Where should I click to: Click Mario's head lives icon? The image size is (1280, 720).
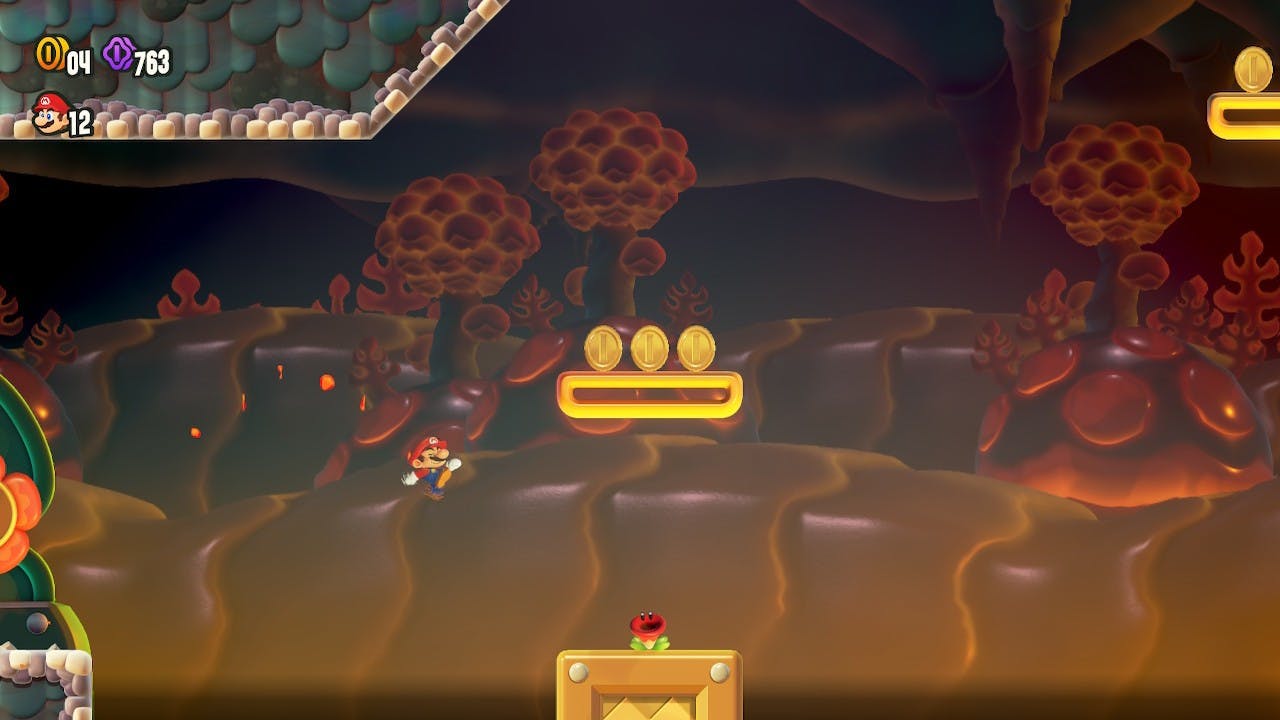point(49,113)
